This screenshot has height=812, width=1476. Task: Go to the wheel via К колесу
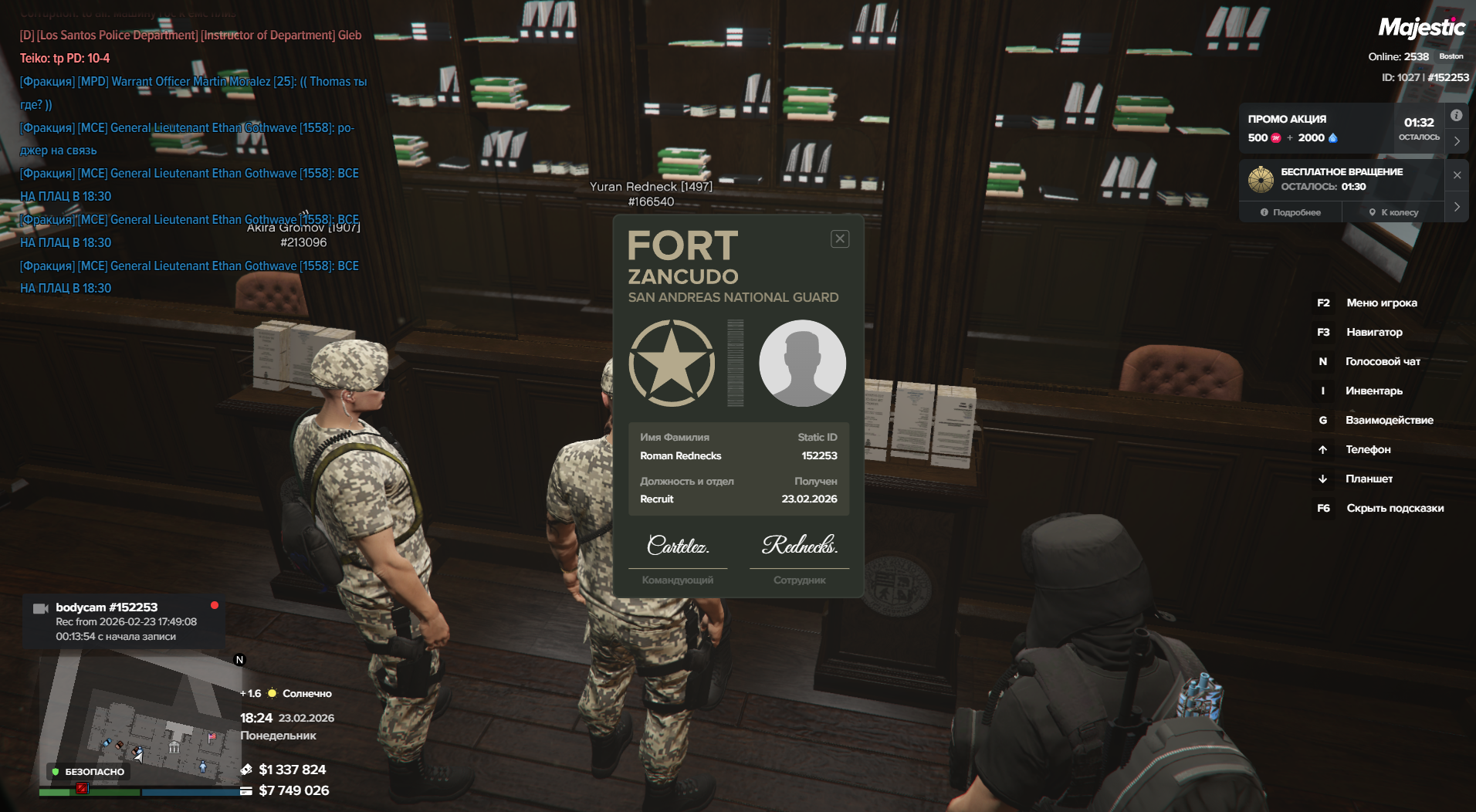pos(1393,212)
